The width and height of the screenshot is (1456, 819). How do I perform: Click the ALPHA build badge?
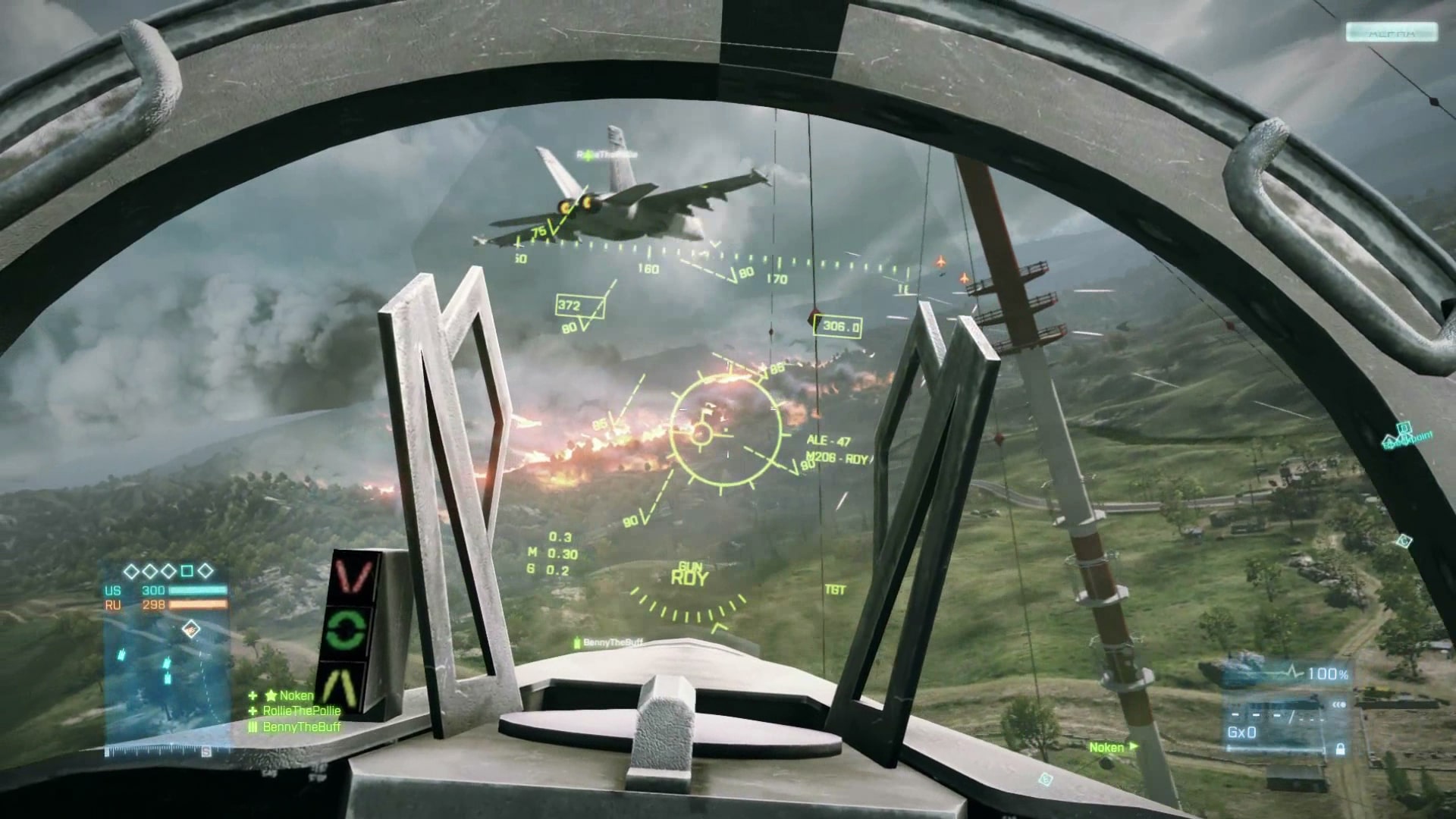(x=1392, y=33)
